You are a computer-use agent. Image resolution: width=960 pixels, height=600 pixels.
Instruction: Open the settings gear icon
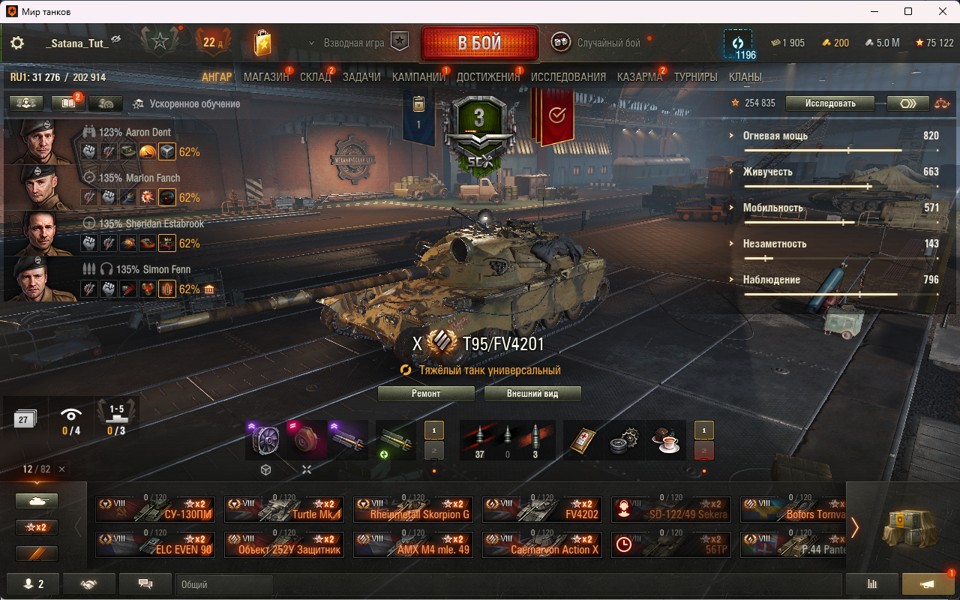[x=17, y=43]
